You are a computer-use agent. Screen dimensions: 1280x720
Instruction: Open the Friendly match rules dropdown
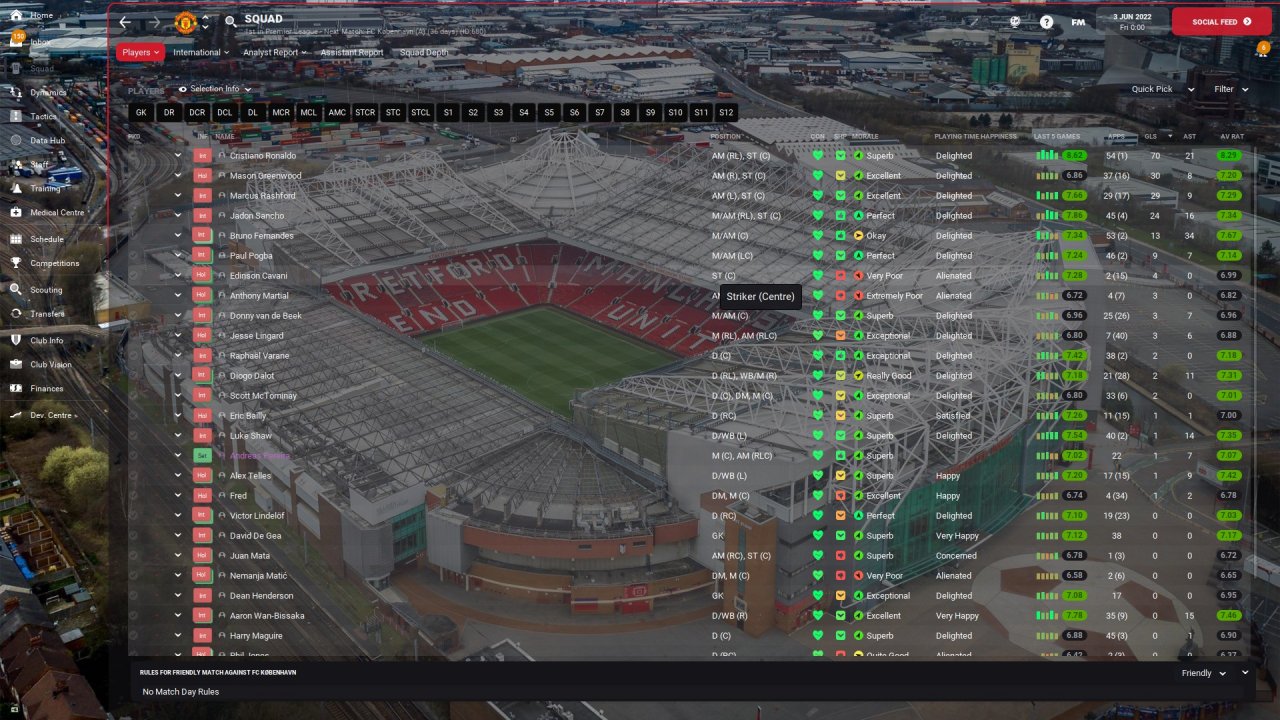pyautogui.click(x=1203, y=674)
